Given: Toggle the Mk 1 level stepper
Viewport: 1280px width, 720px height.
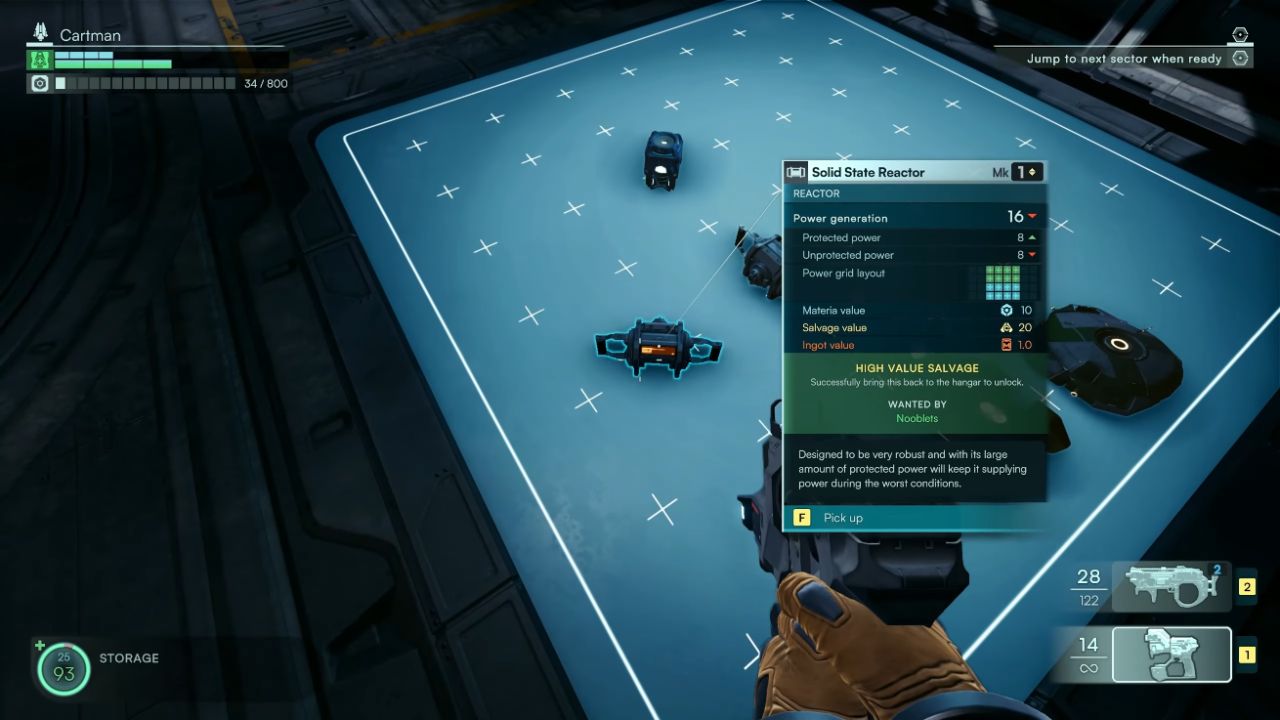Looking at the screenshot, I should (x=1027, y=172).
